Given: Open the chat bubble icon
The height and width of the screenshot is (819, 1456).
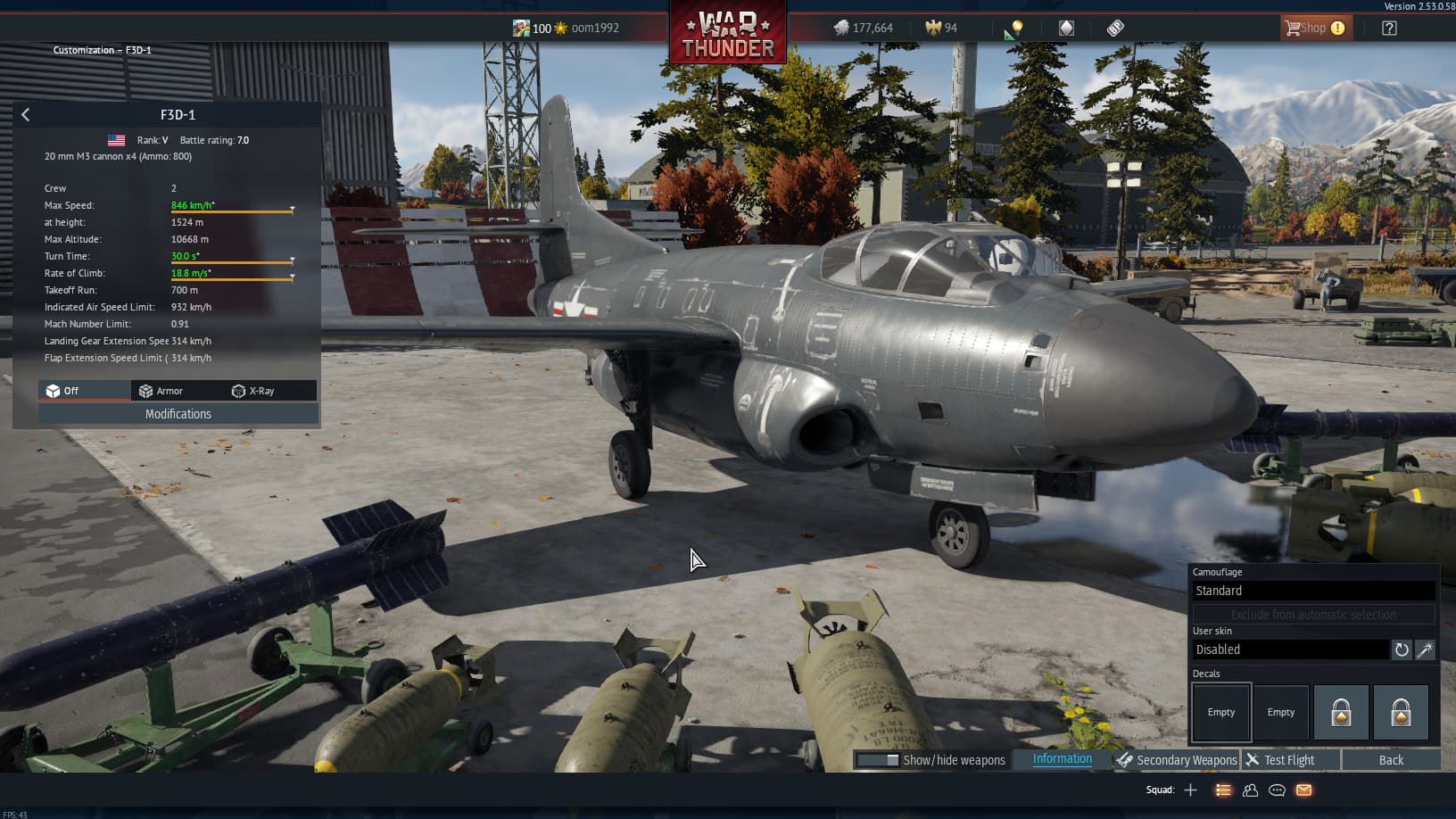Looking at the screenshot, I should coord(1277,790).
